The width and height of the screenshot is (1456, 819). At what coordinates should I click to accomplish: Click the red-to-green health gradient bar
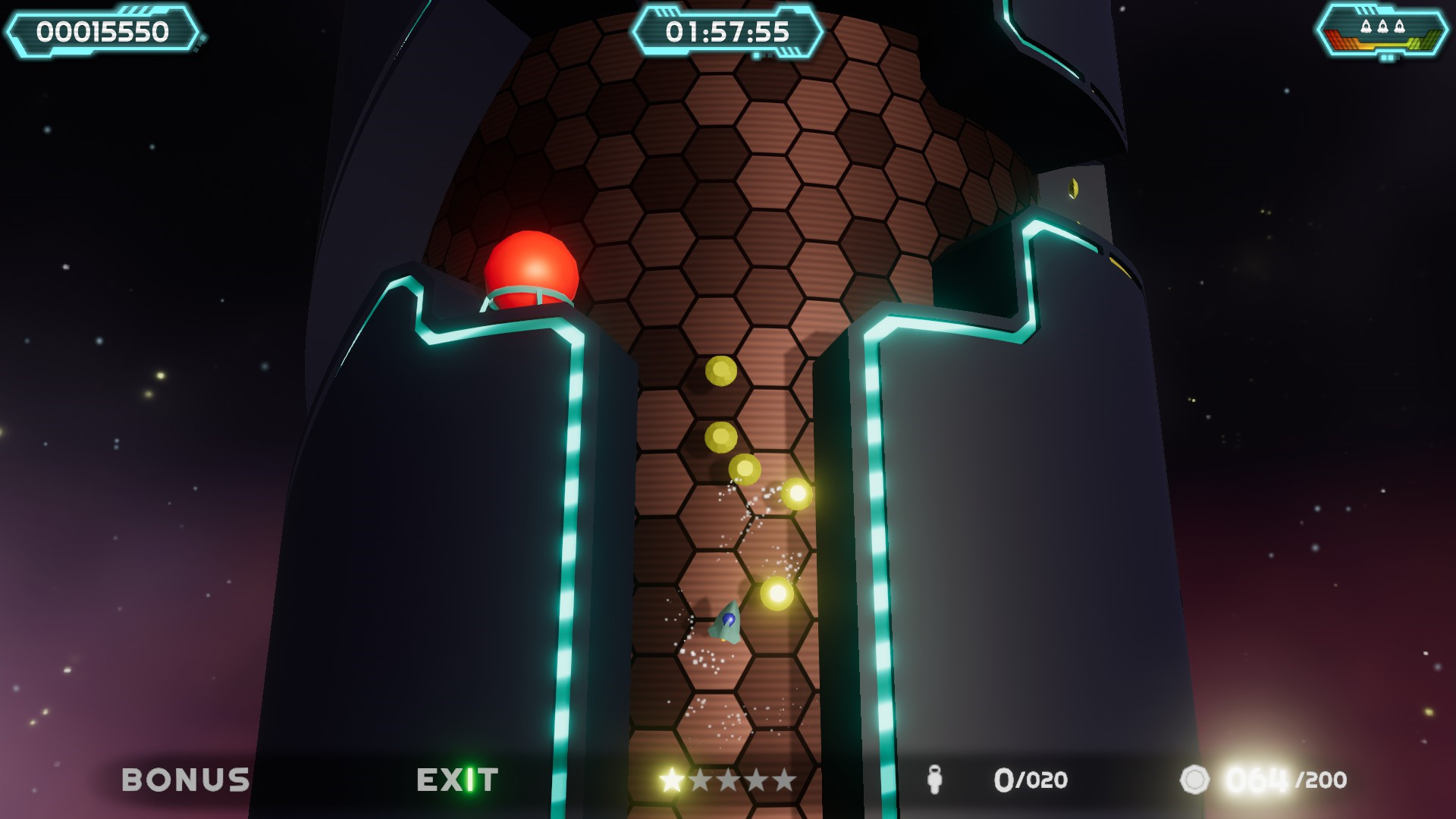pos(1383,42)
